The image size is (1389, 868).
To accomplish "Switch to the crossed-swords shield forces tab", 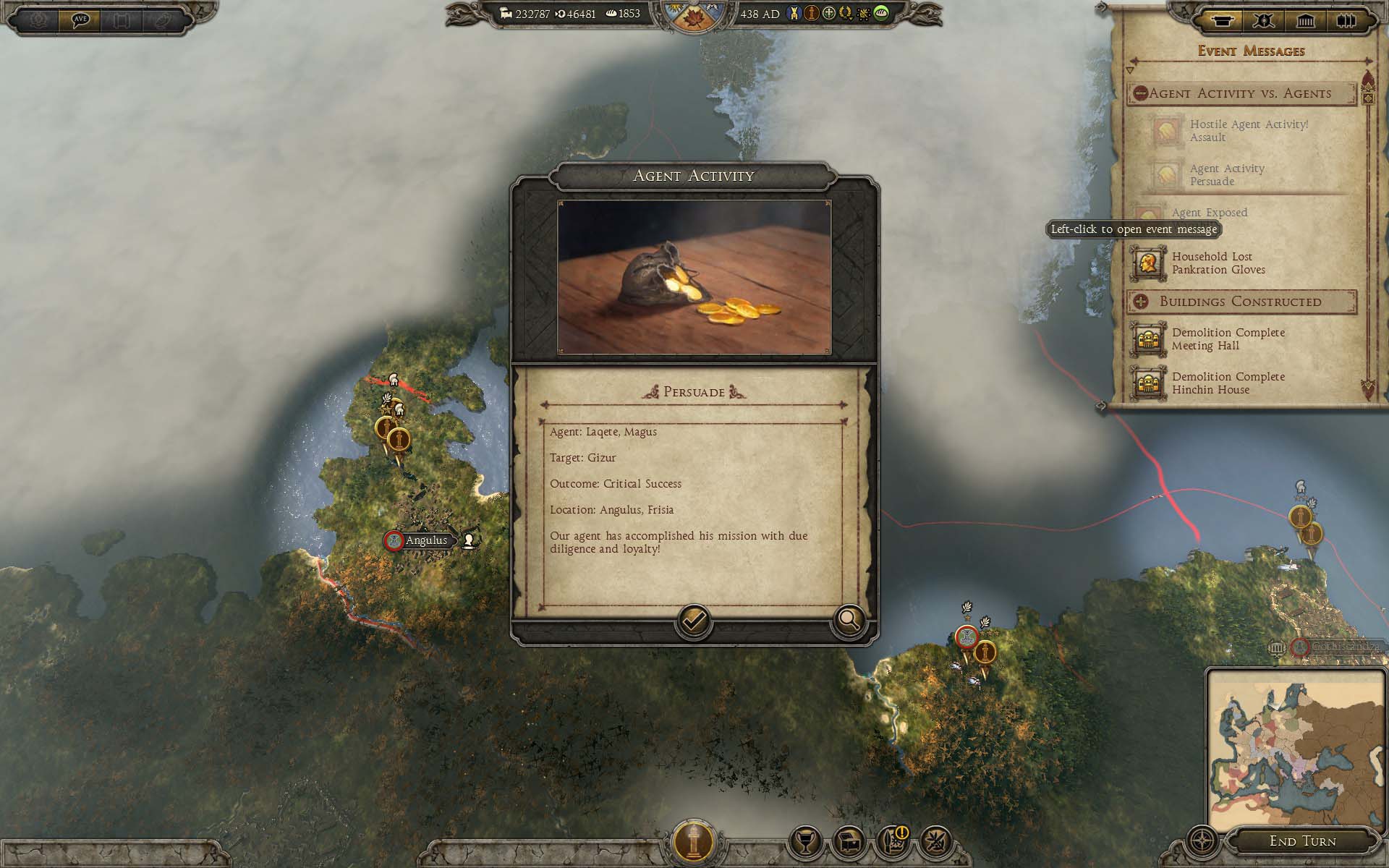I will coord(1263,21).
